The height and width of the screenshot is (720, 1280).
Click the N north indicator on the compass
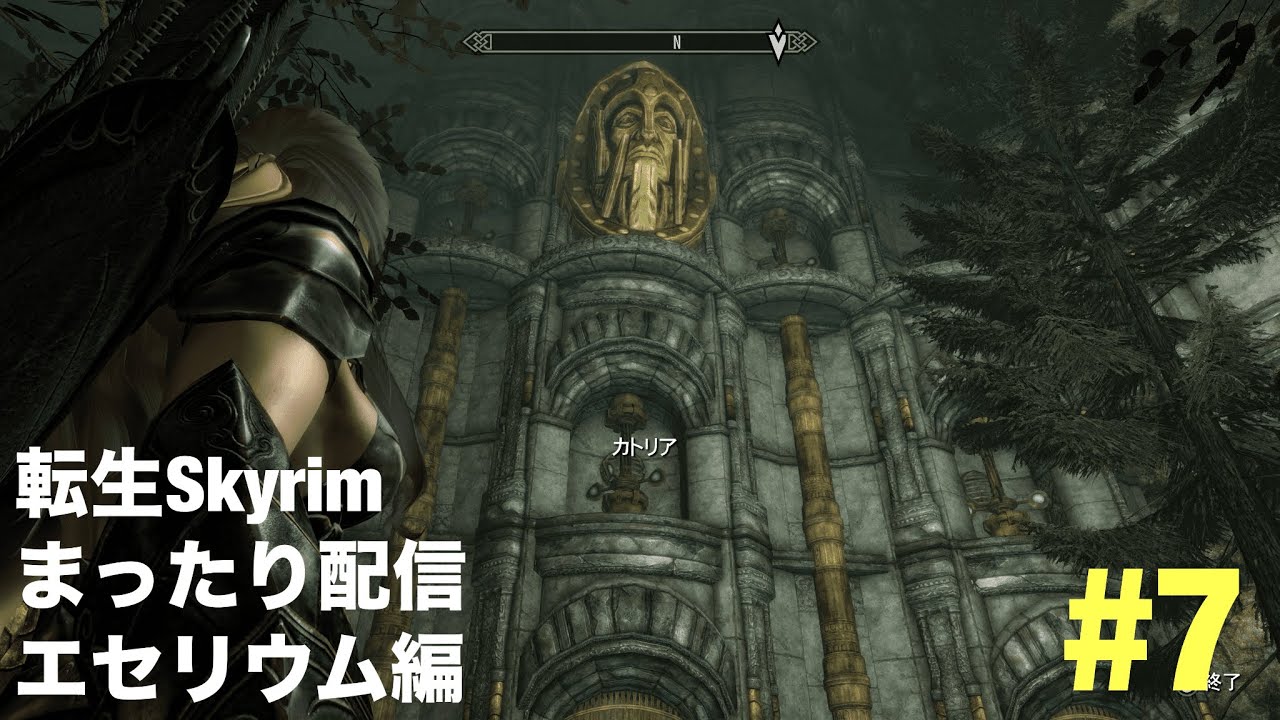pos(677,42)
